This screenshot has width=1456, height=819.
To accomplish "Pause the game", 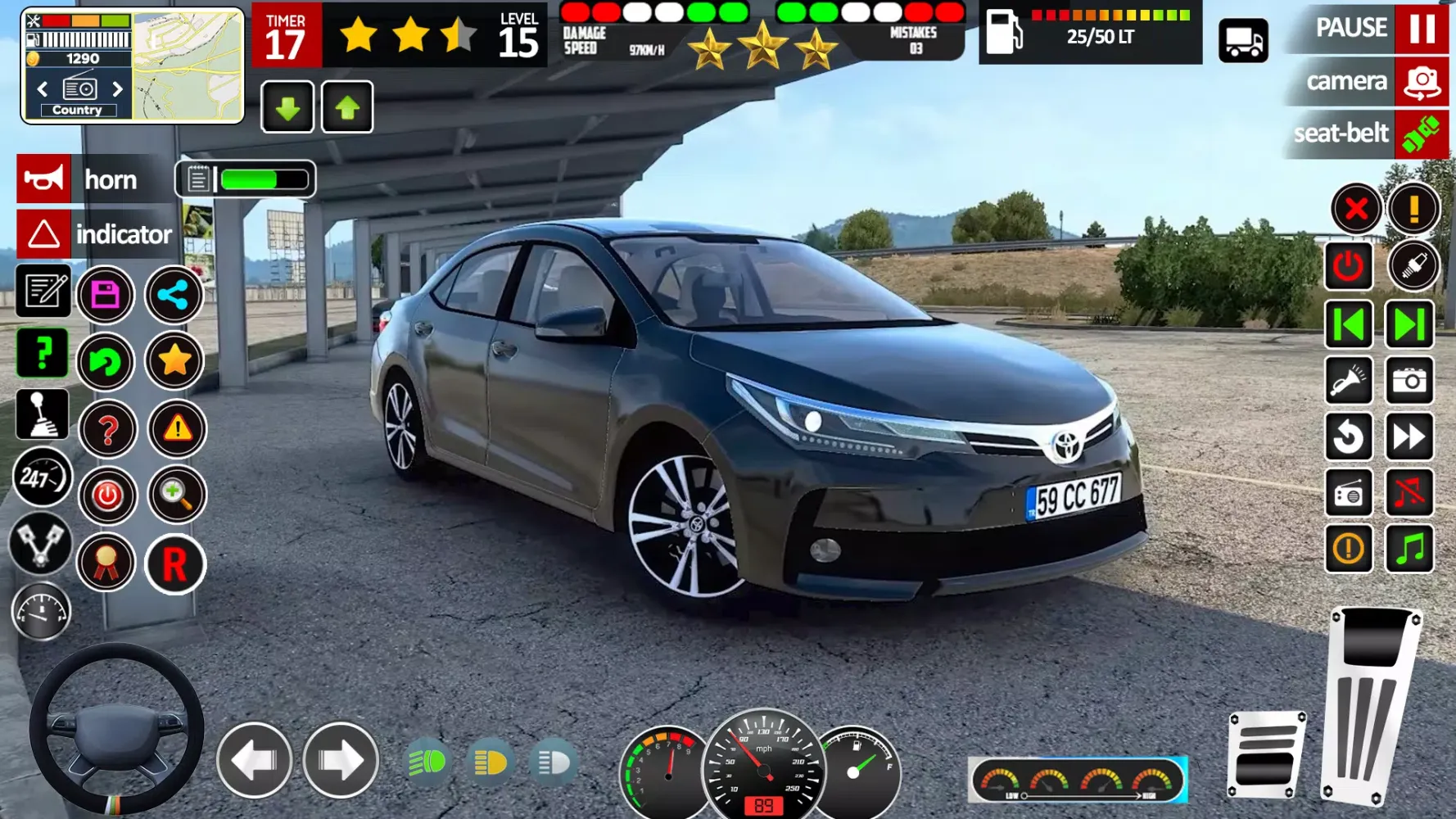I will [x=1422, y=29].
